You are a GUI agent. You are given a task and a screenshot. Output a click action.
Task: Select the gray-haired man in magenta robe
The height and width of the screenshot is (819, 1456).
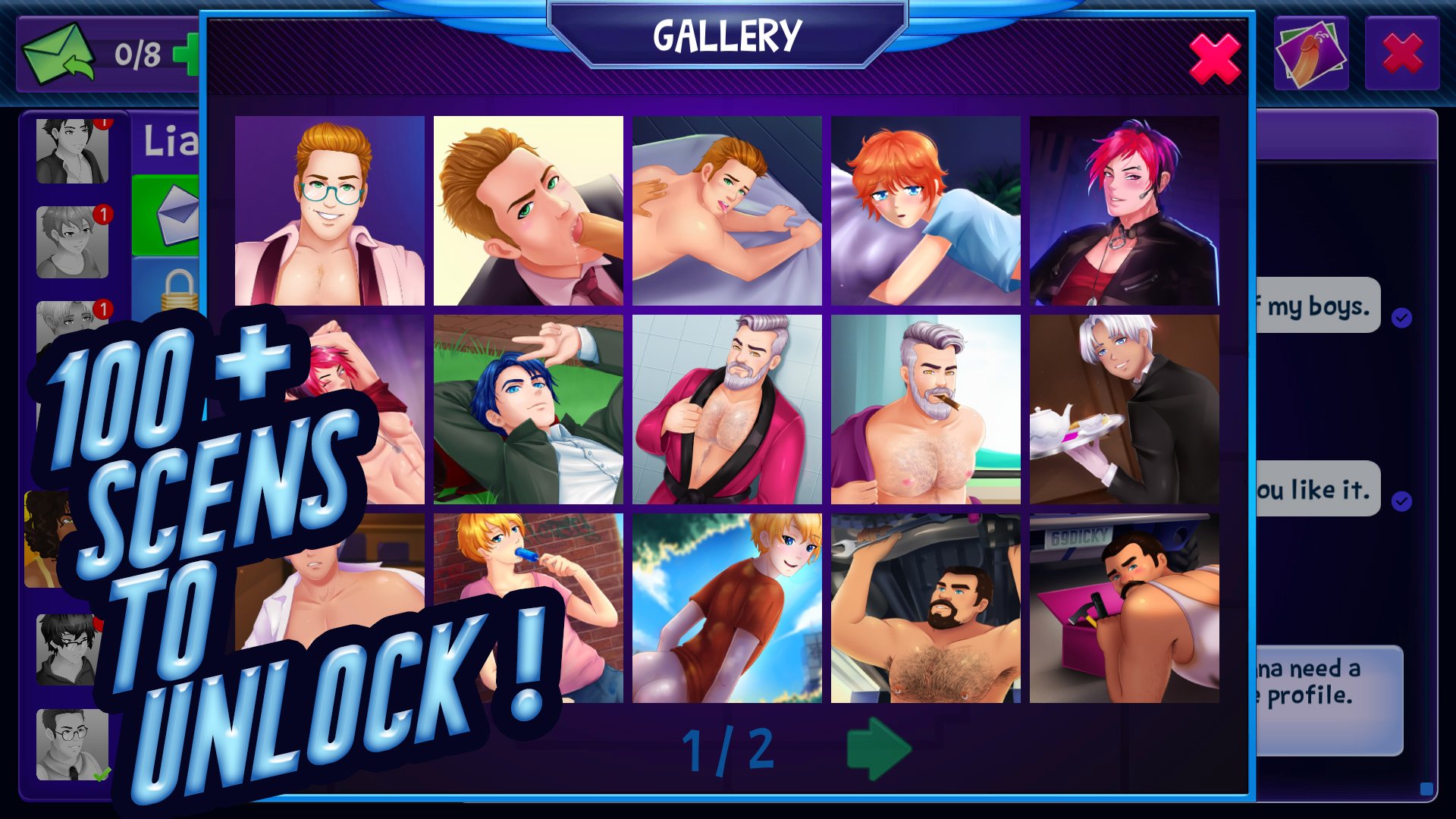pyautogui.click(x=726, y=409)
